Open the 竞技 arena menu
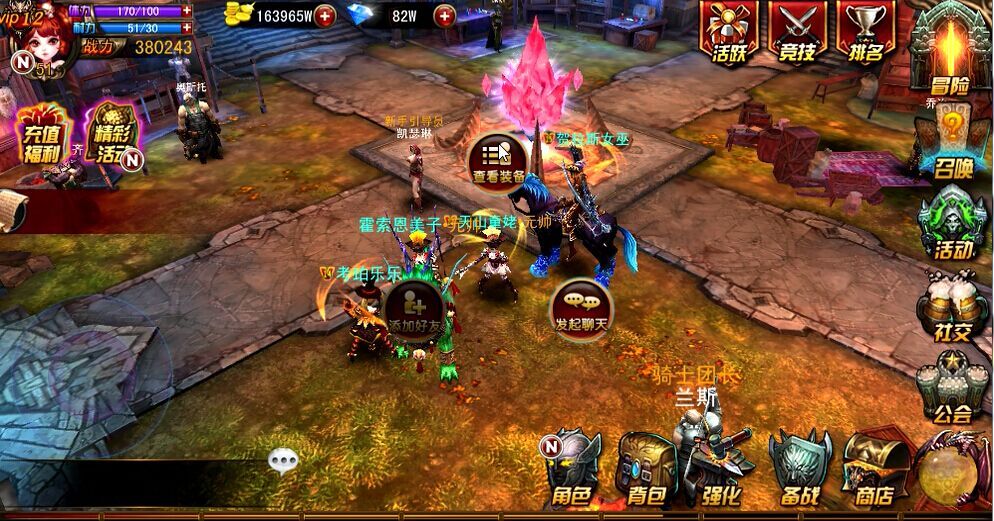This screenshot has height=521, width=994. tap(797, 33)
